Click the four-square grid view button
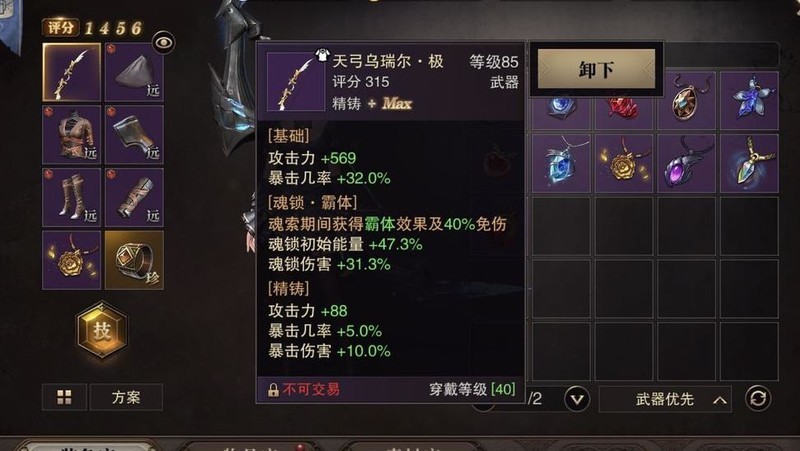 click(64, 397)
